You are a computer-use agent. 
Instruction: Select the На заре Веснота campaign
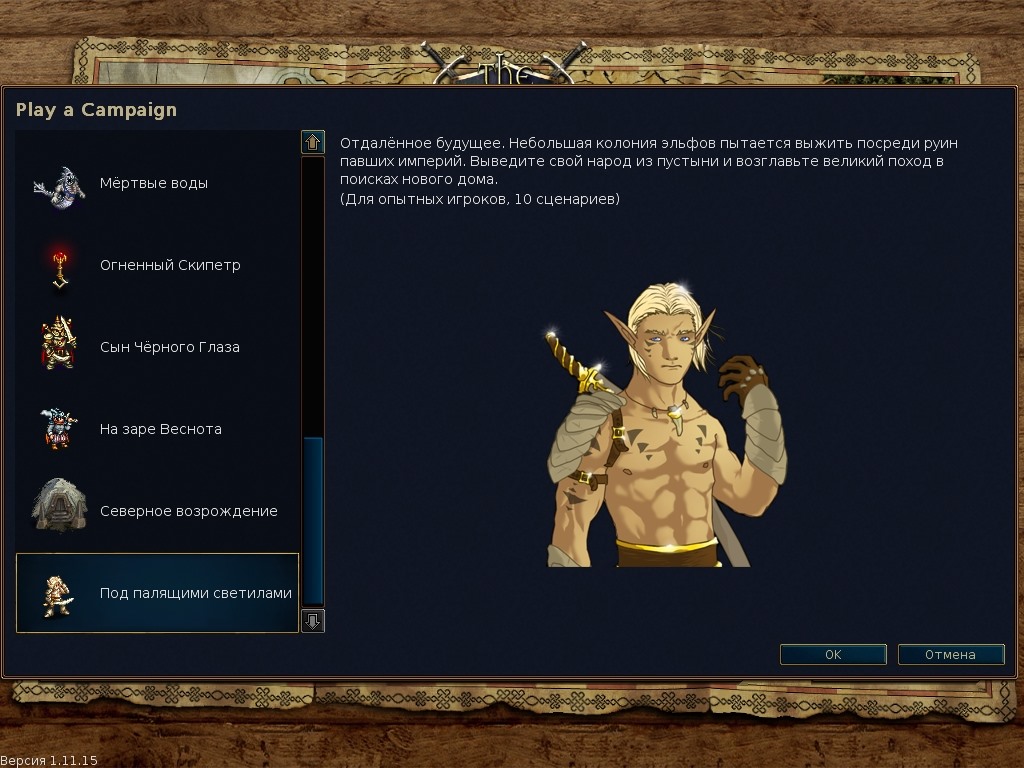(155, 430)
